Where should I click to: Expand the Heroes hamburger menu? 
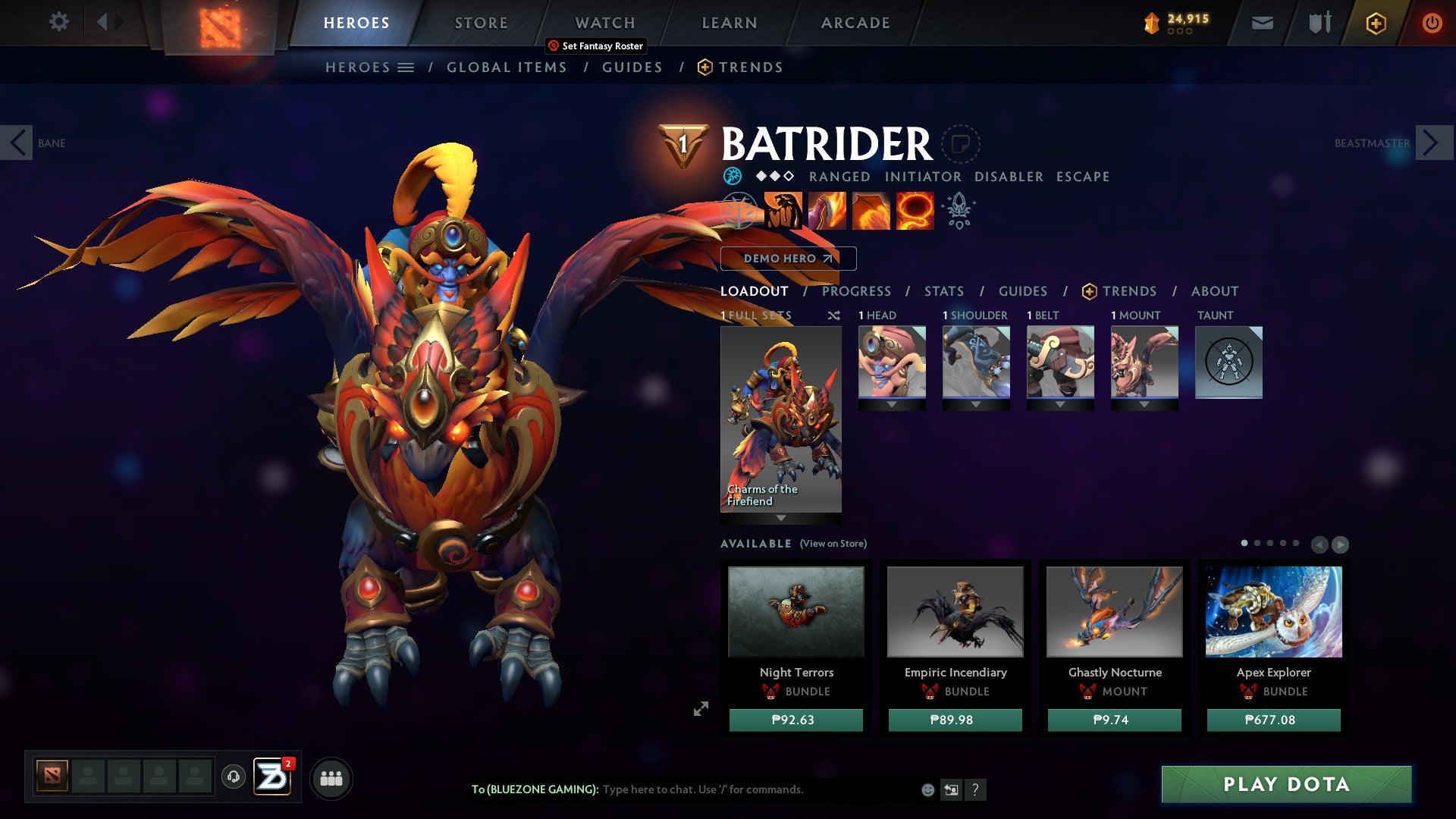(406, 67)
